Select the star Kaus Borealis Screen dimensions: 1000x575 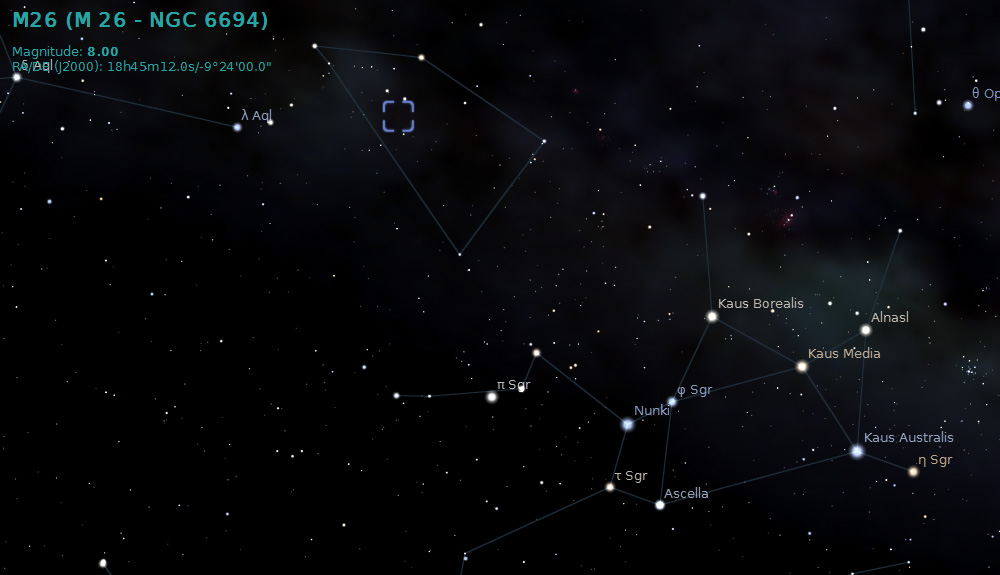click(x=712, y=316)
